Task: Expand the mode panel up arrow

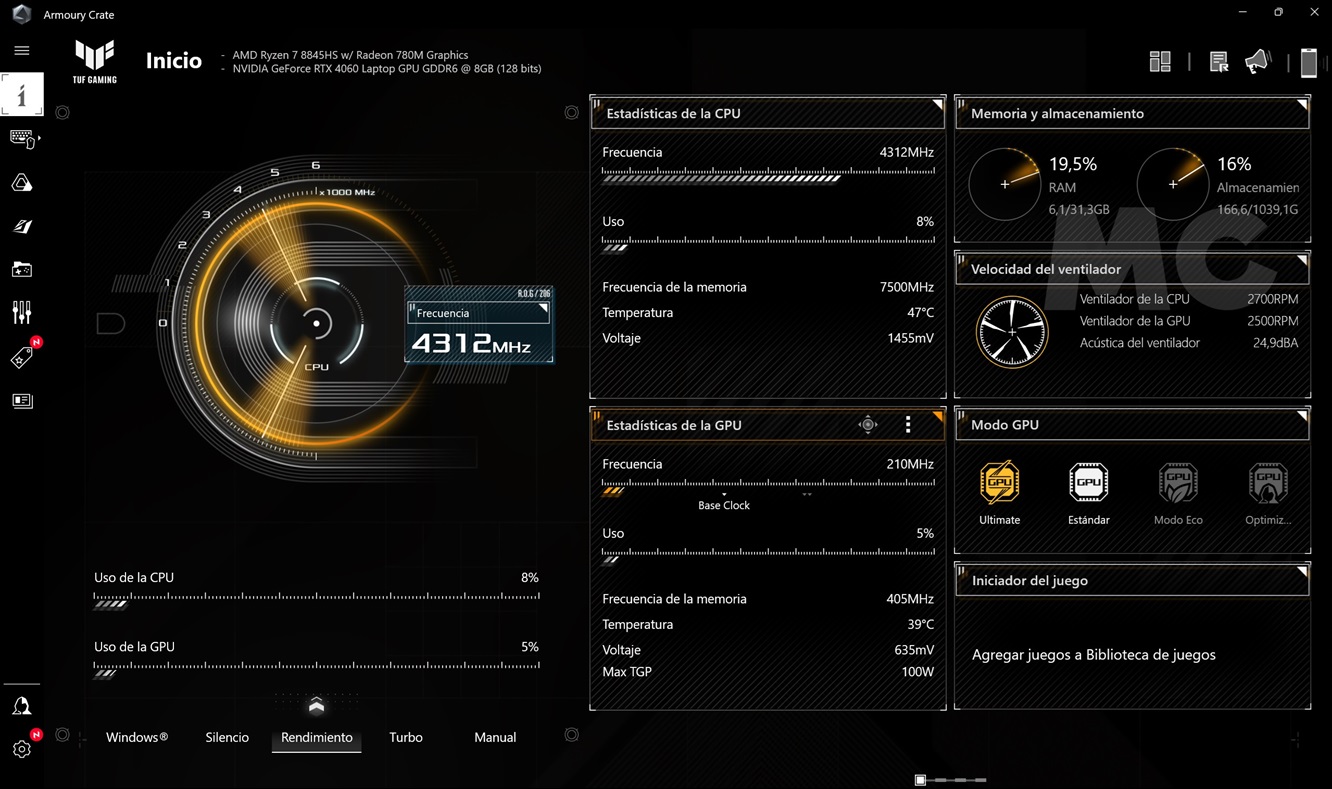Action: click(316, 706)
